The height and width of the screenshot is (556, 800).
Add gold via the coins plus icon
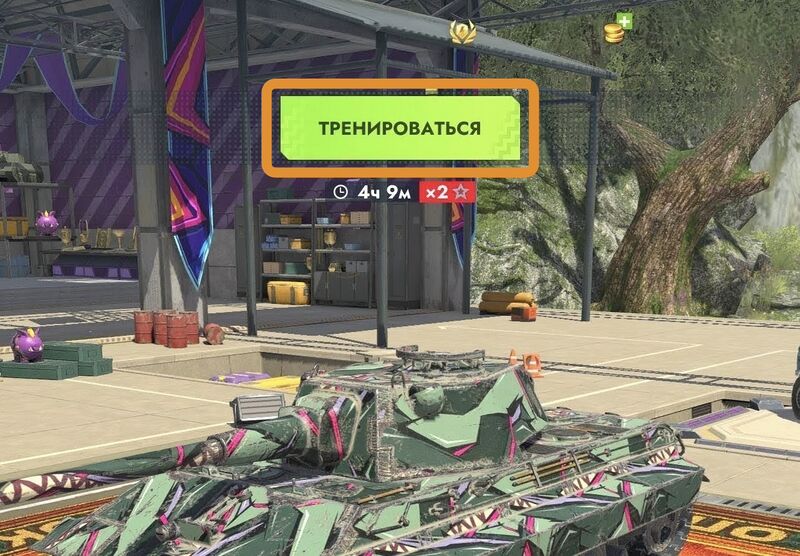pyautogui.click(x=616, y=30)
